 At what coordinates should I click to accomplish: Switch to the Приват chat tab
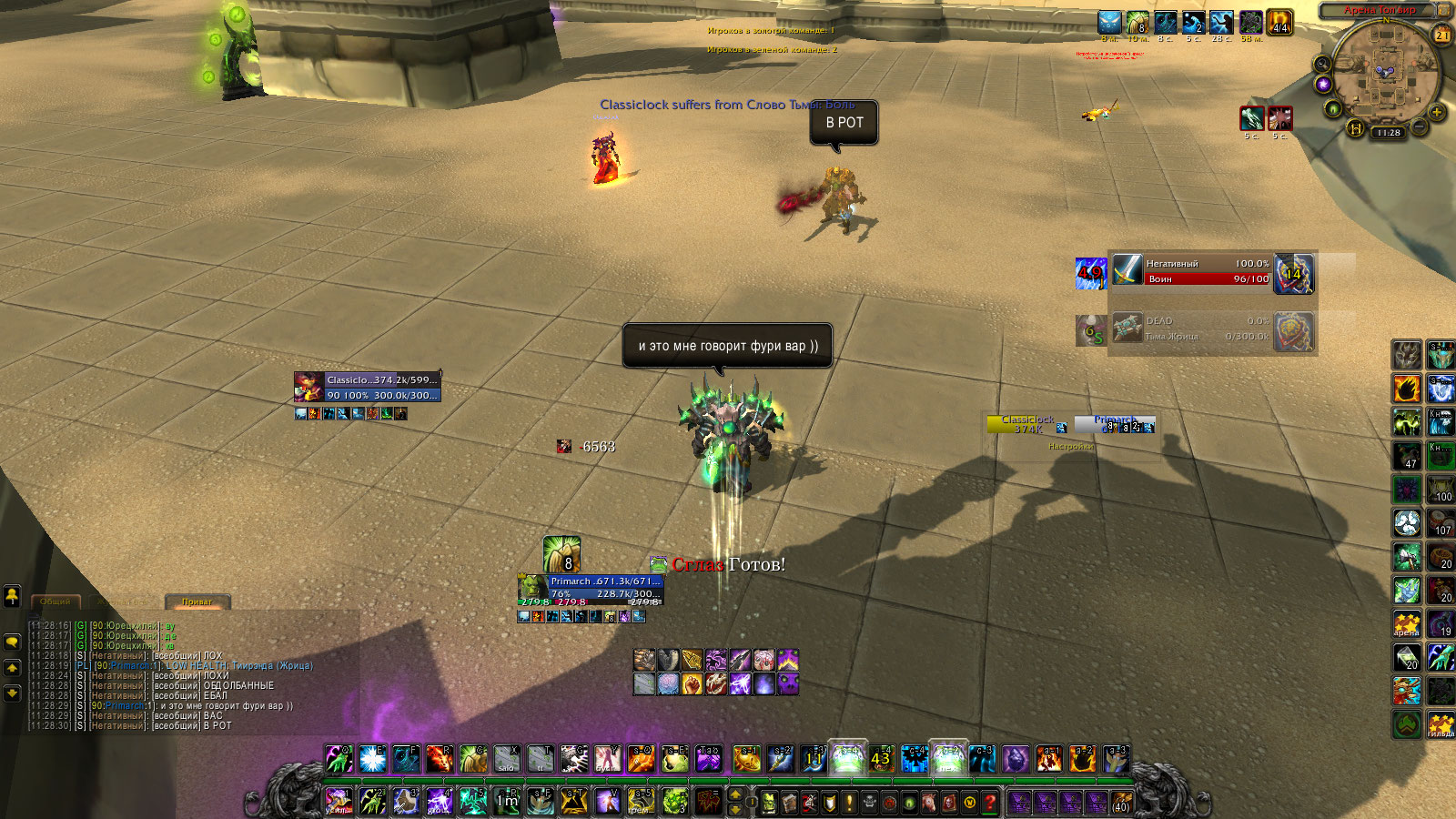pyautogui.click(x=197, y=602)
